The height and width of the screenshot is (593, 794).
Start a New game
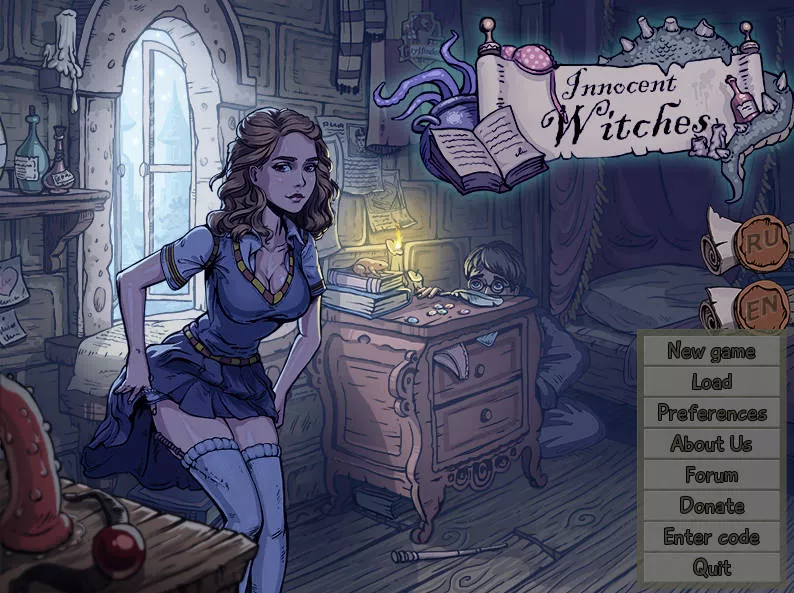click(711, 351)
